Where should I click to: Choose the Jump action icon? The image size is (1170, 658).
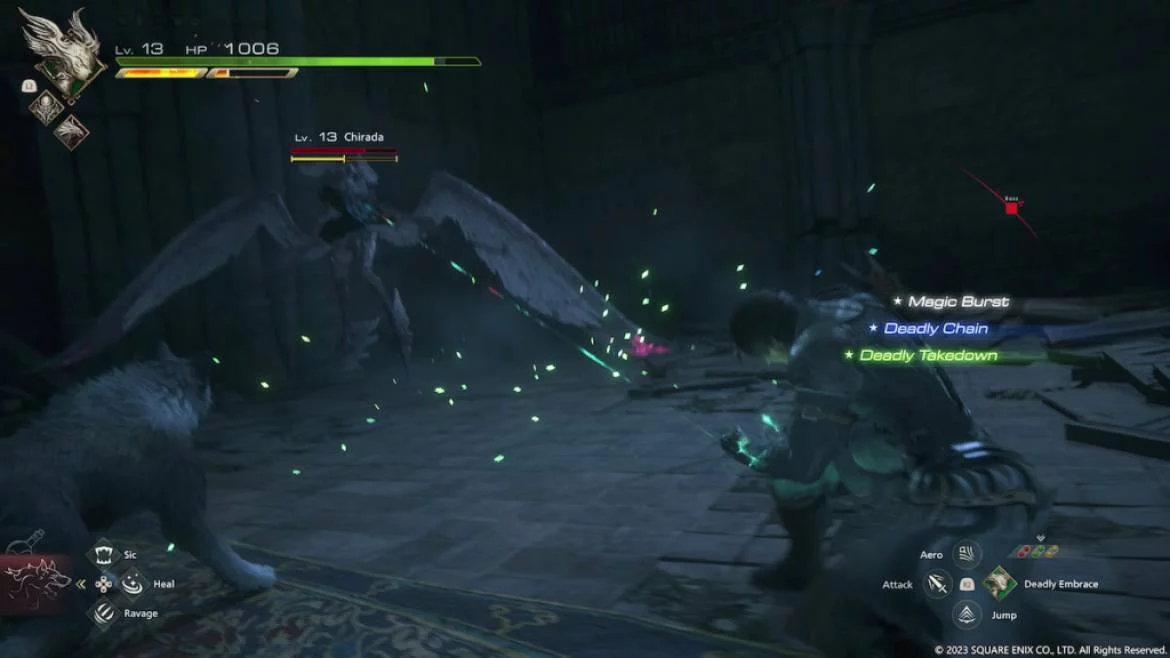click(966, 614)
